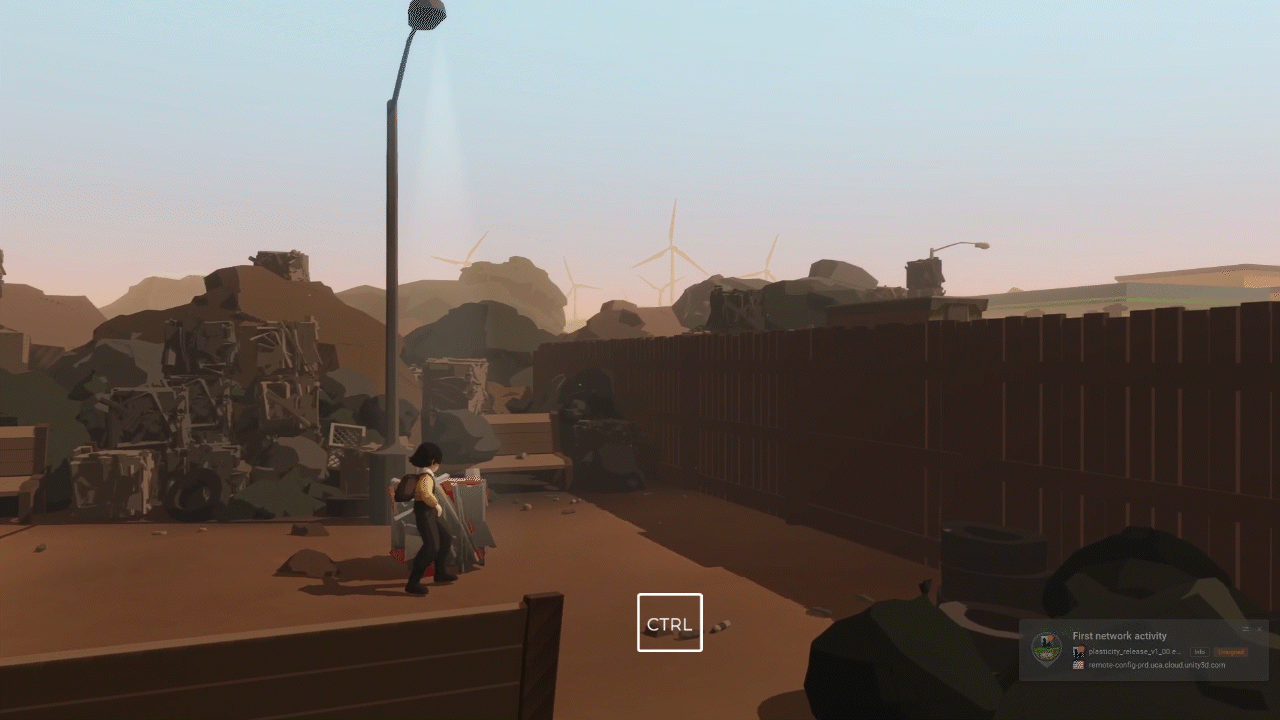1280x720 pixels.
Task: Click the CTRL key prompt square
Action: click(670, 622)
